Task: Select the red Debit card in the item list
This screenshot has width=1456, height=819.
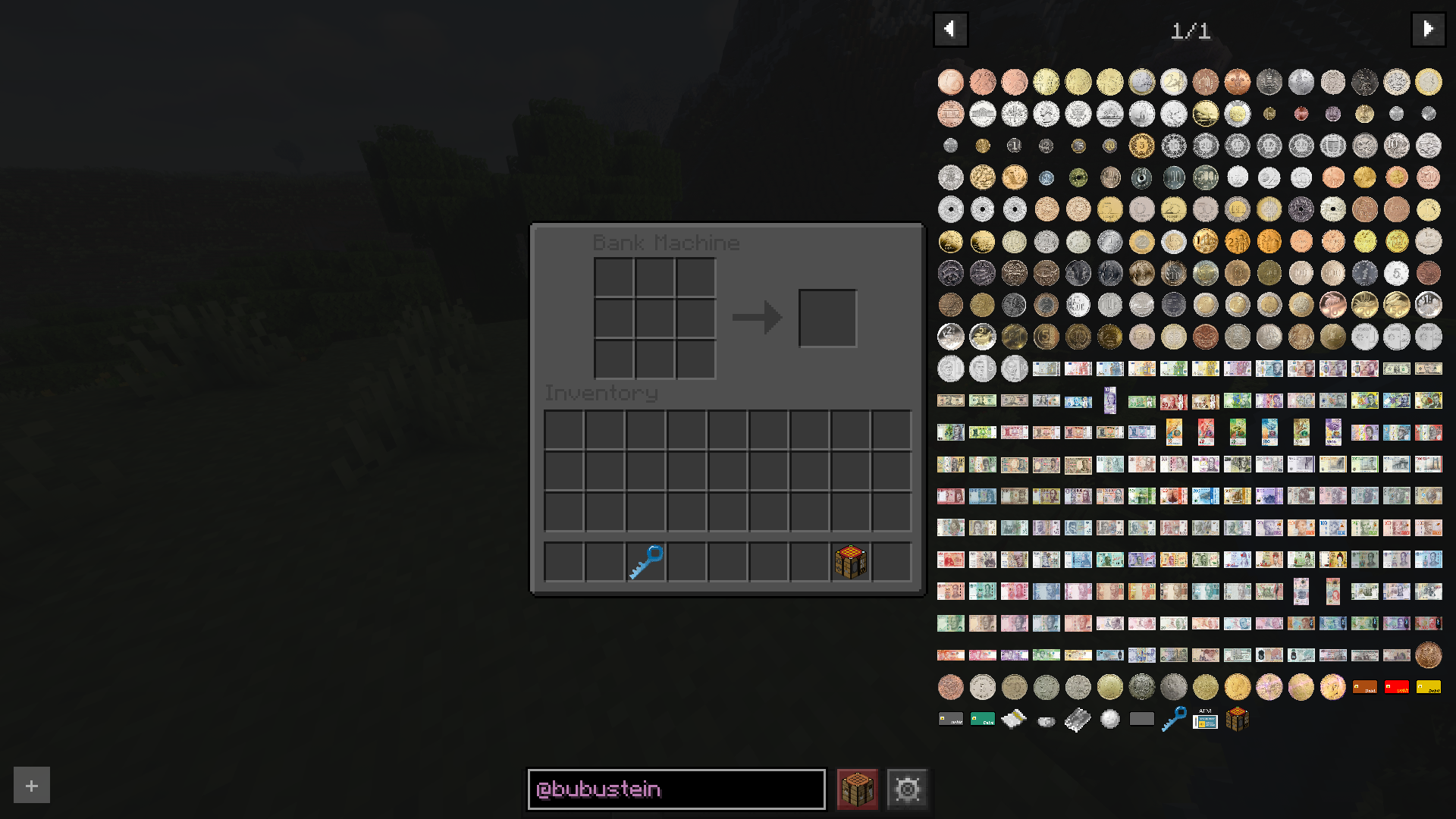Action: tap(1396, 686)
